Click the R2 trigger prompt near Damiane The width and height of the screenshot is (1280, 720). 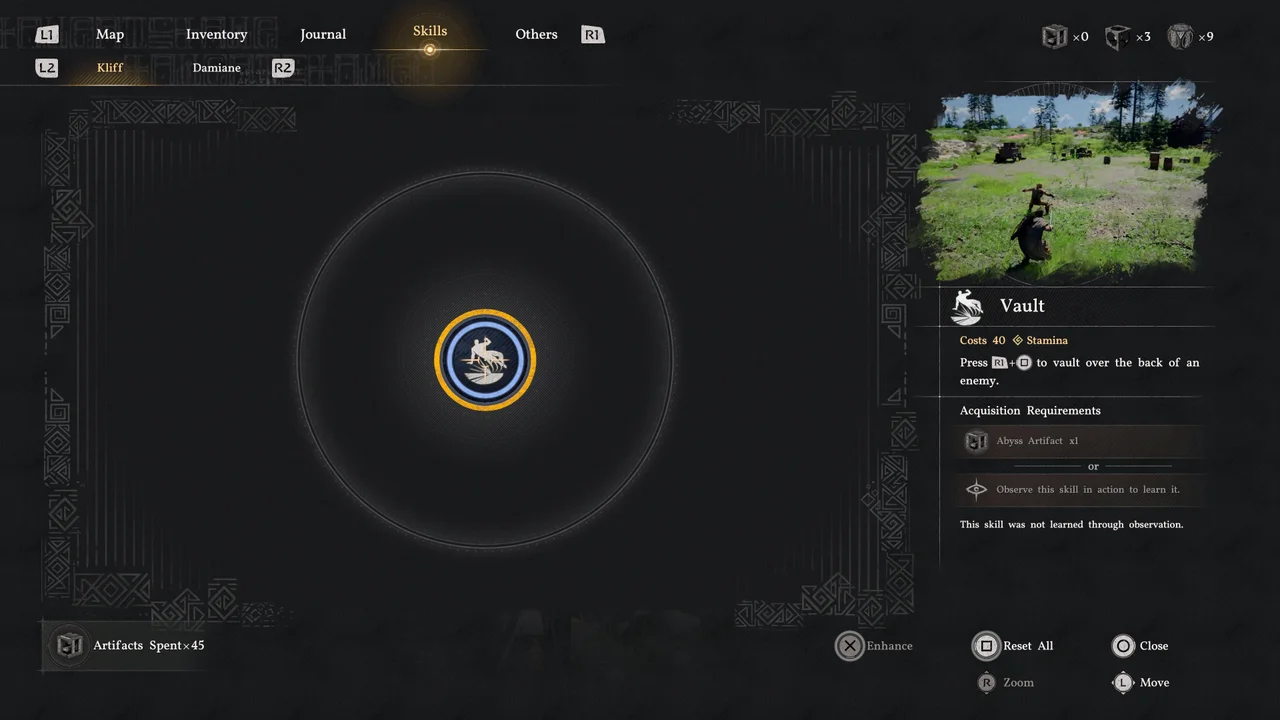coord(282,68)
